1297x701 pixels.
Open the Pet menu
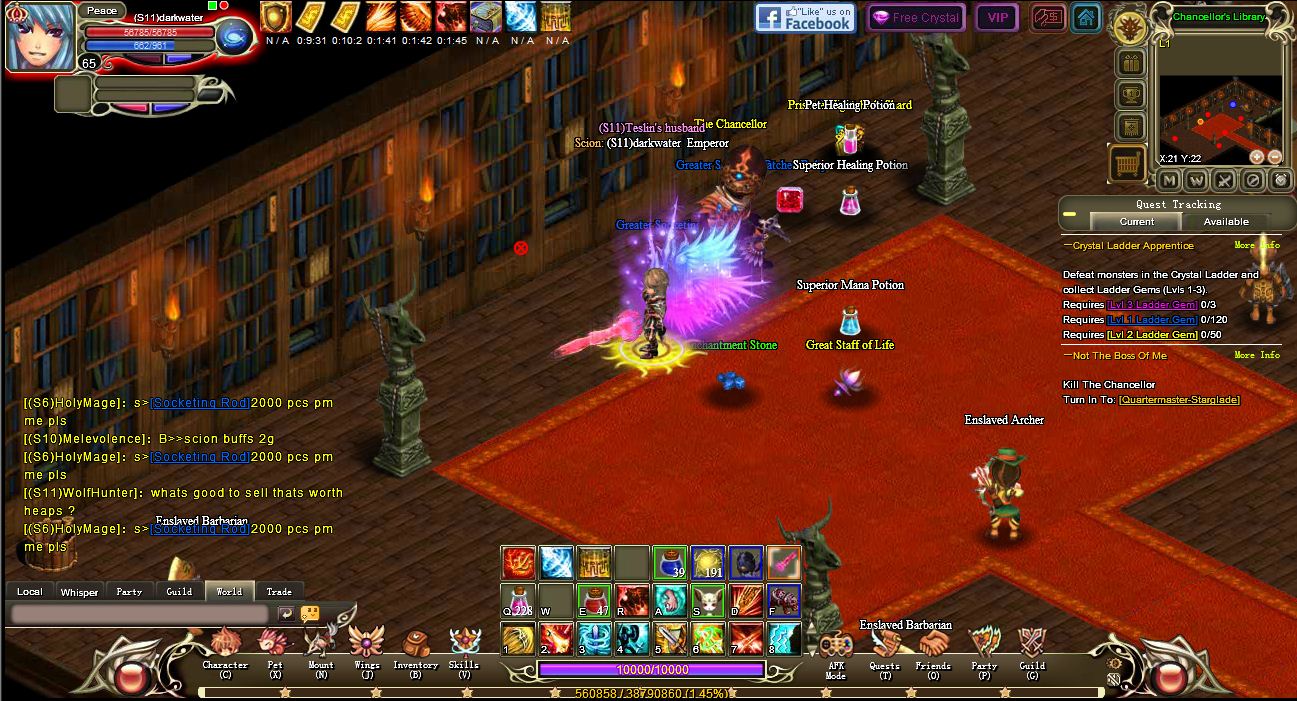(274, 644)
